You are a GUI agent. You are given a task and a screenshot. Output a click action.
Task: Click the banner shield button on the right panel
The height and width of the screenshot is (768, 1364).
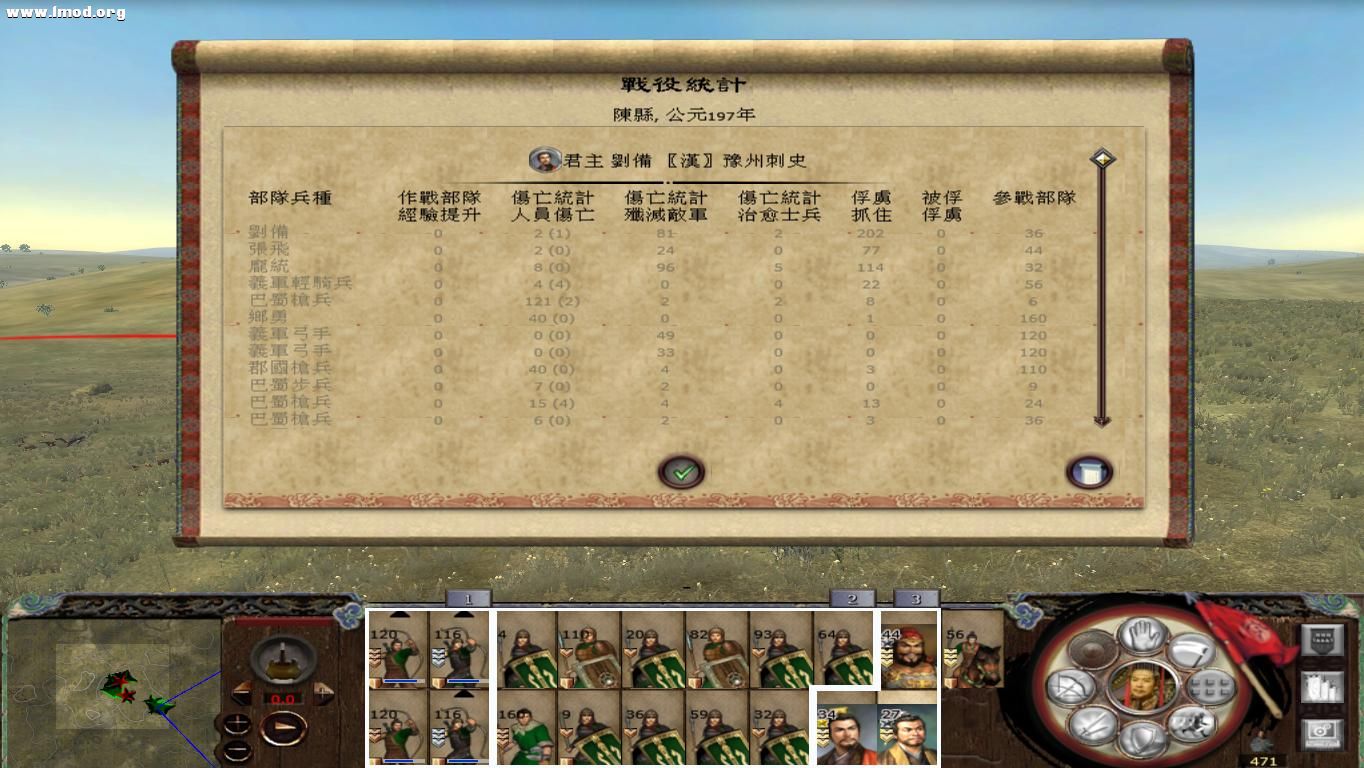coord(1322,639)
